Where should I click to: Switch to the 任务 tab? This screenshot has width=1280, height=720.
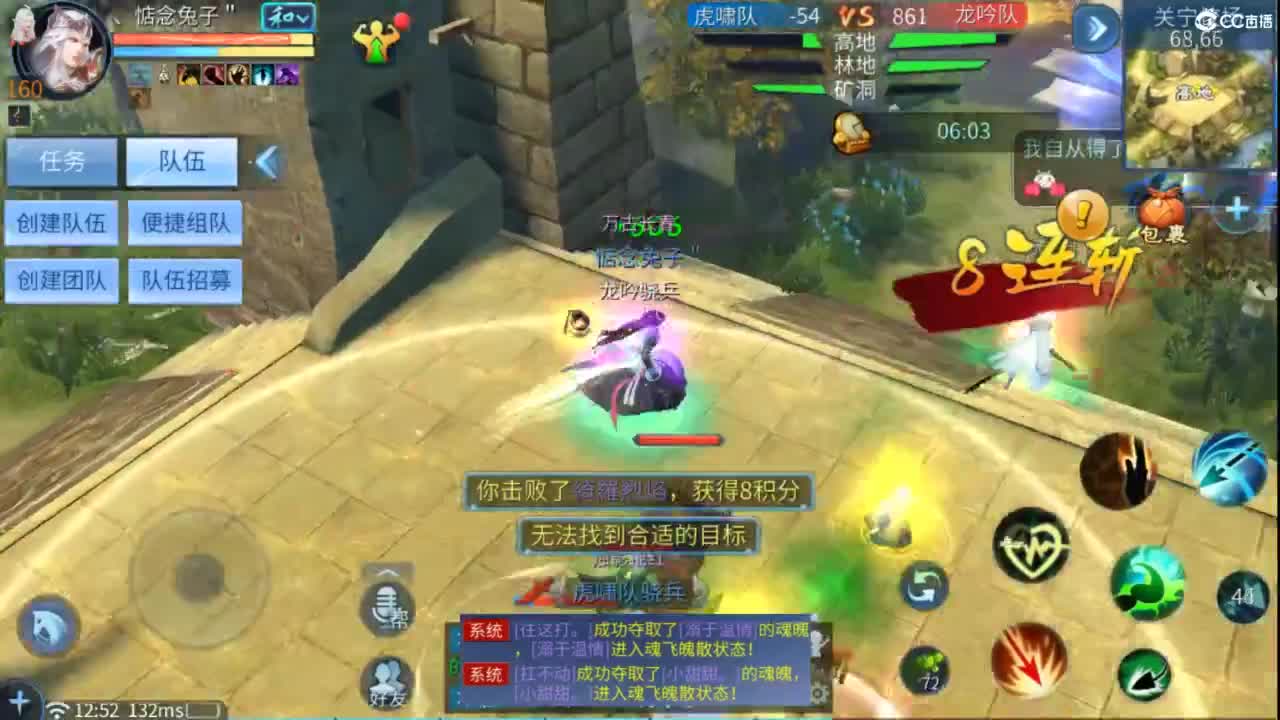(61, 161)
